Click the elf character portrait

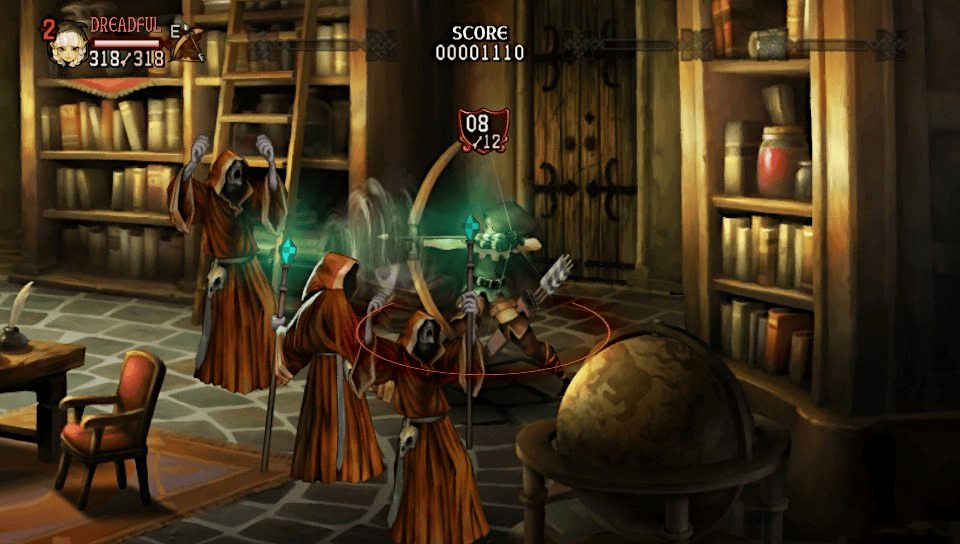[69, 43]
